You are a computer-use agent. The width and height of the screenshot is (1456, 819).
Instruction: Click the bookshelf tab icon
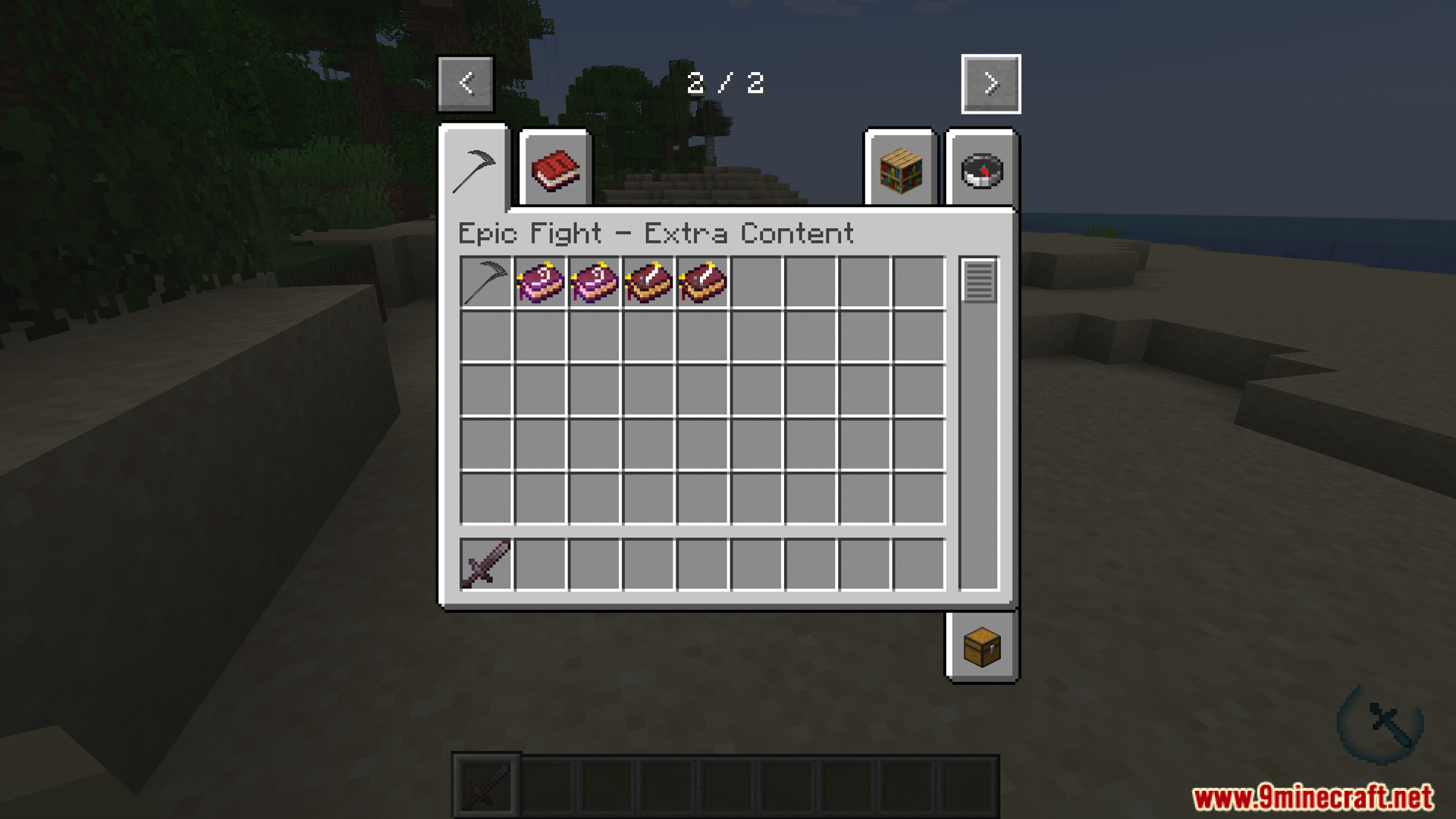click(x=900, y=170)
